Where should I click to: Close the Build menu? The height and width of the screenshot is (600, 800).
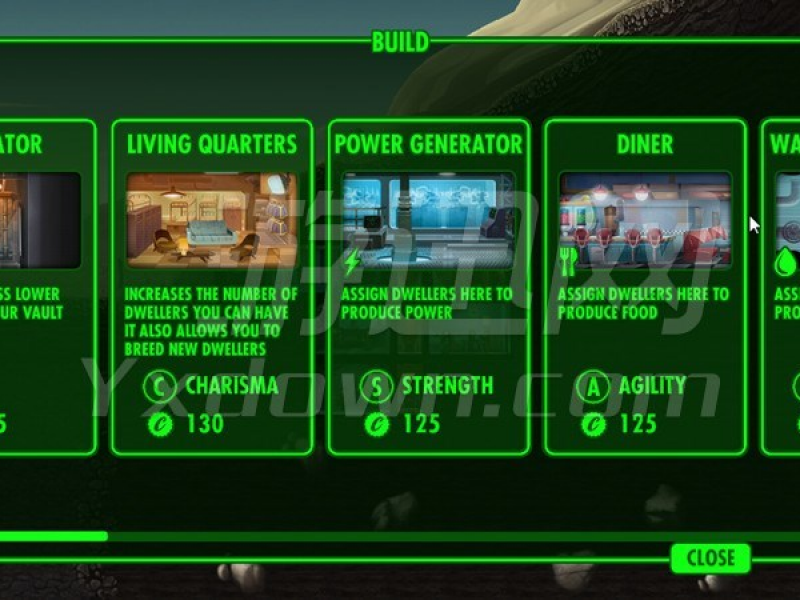coord(710,557)
